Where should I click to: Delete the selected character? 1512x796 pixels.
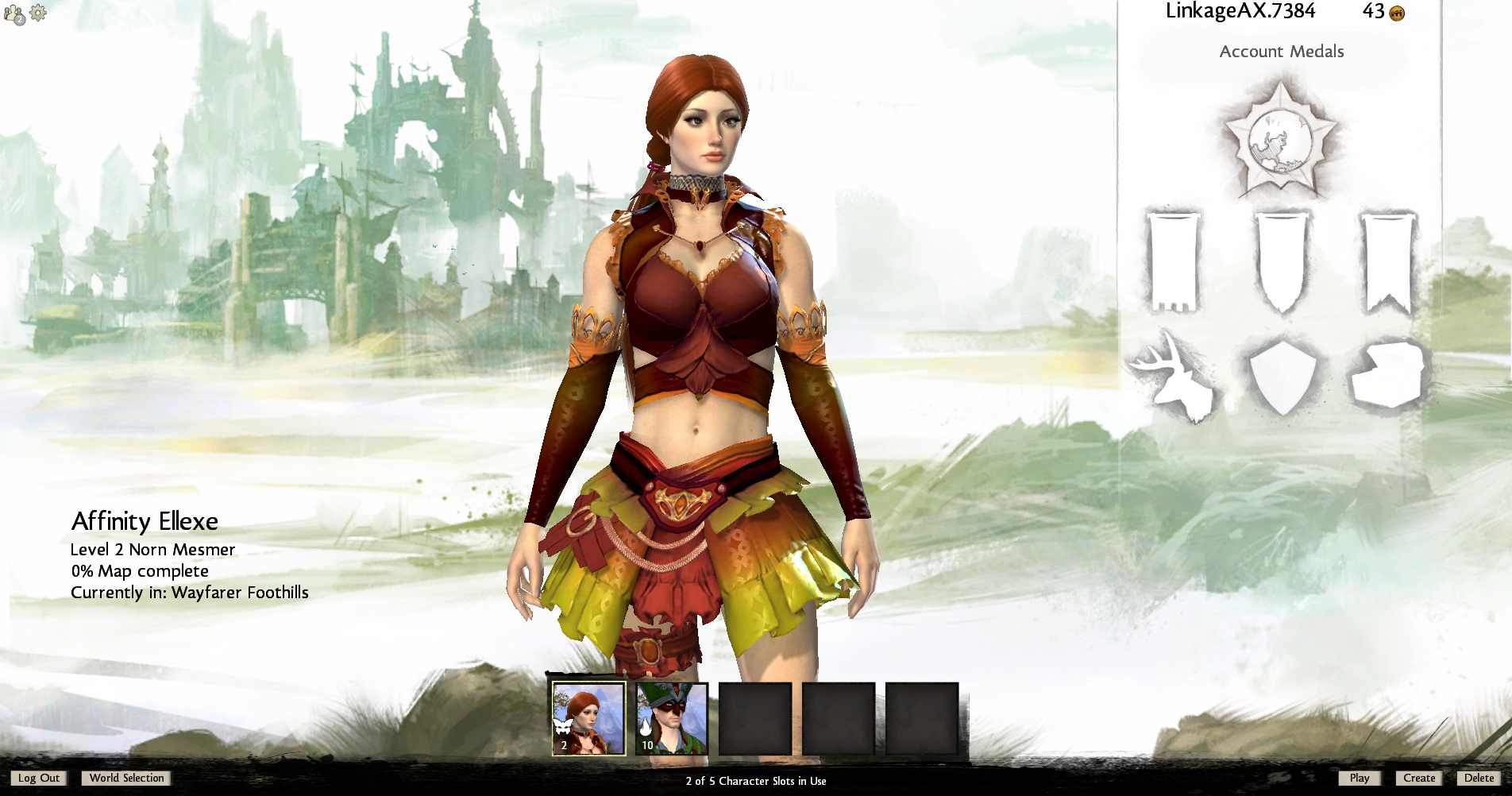tap(1479, 779)
